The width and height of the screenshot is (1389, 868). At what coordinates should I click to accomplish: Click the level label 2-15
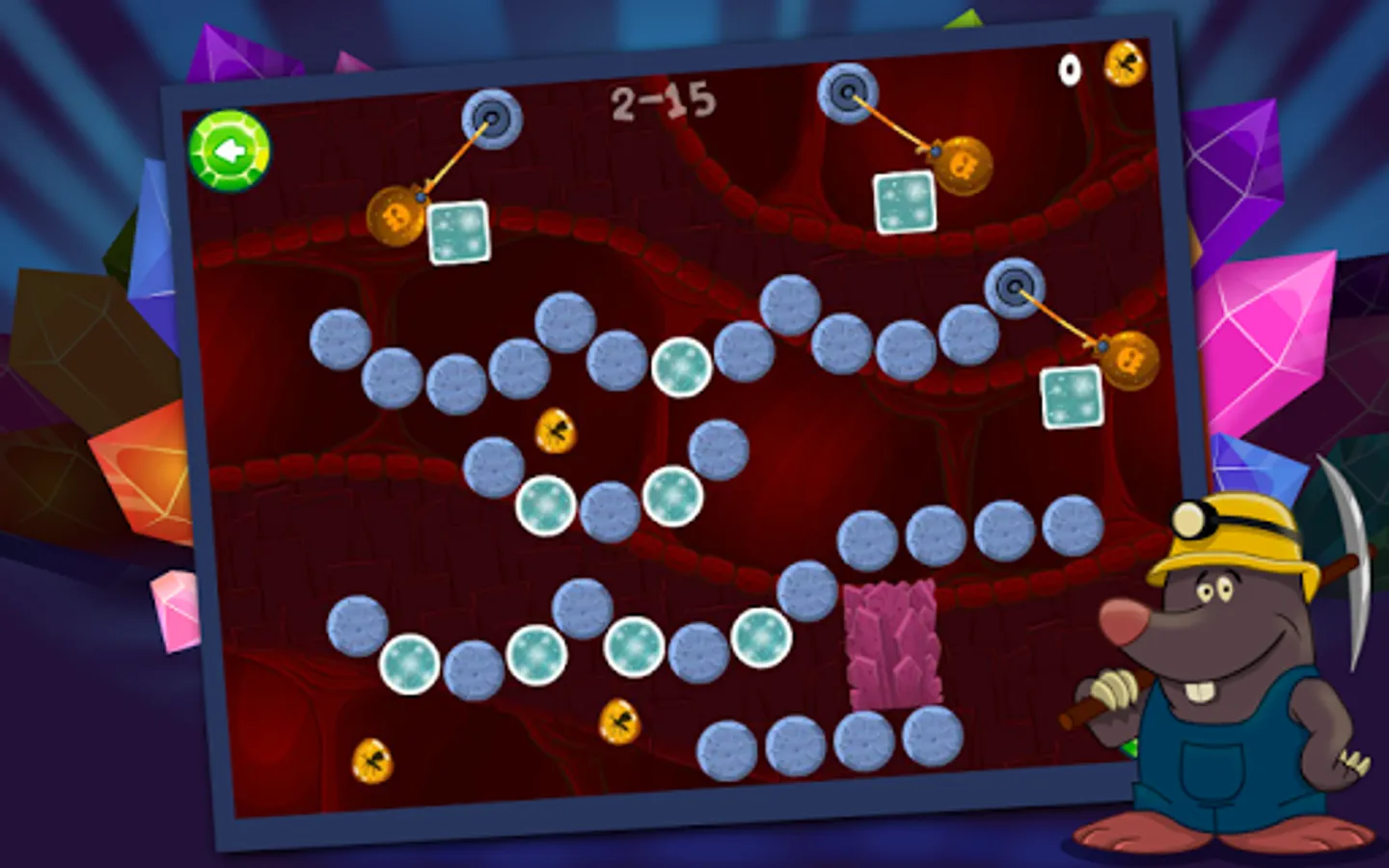coord(662,99)
